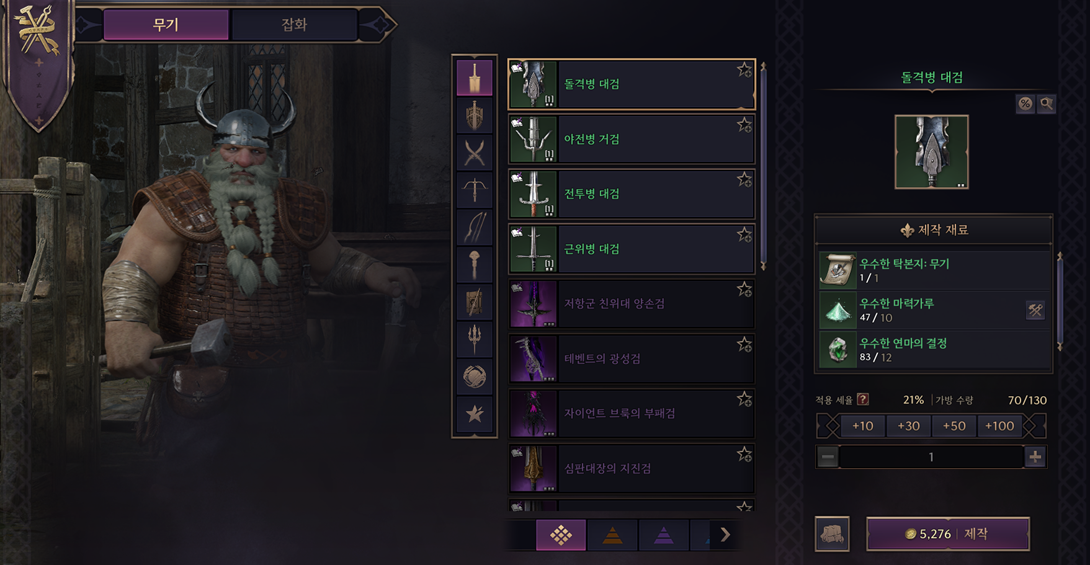The width and height of the screenshot is (1090, 565).
Task: Select the 저항군 친위대 양손검 recipe
Action: pyautogui.click(x=631, y=304)
